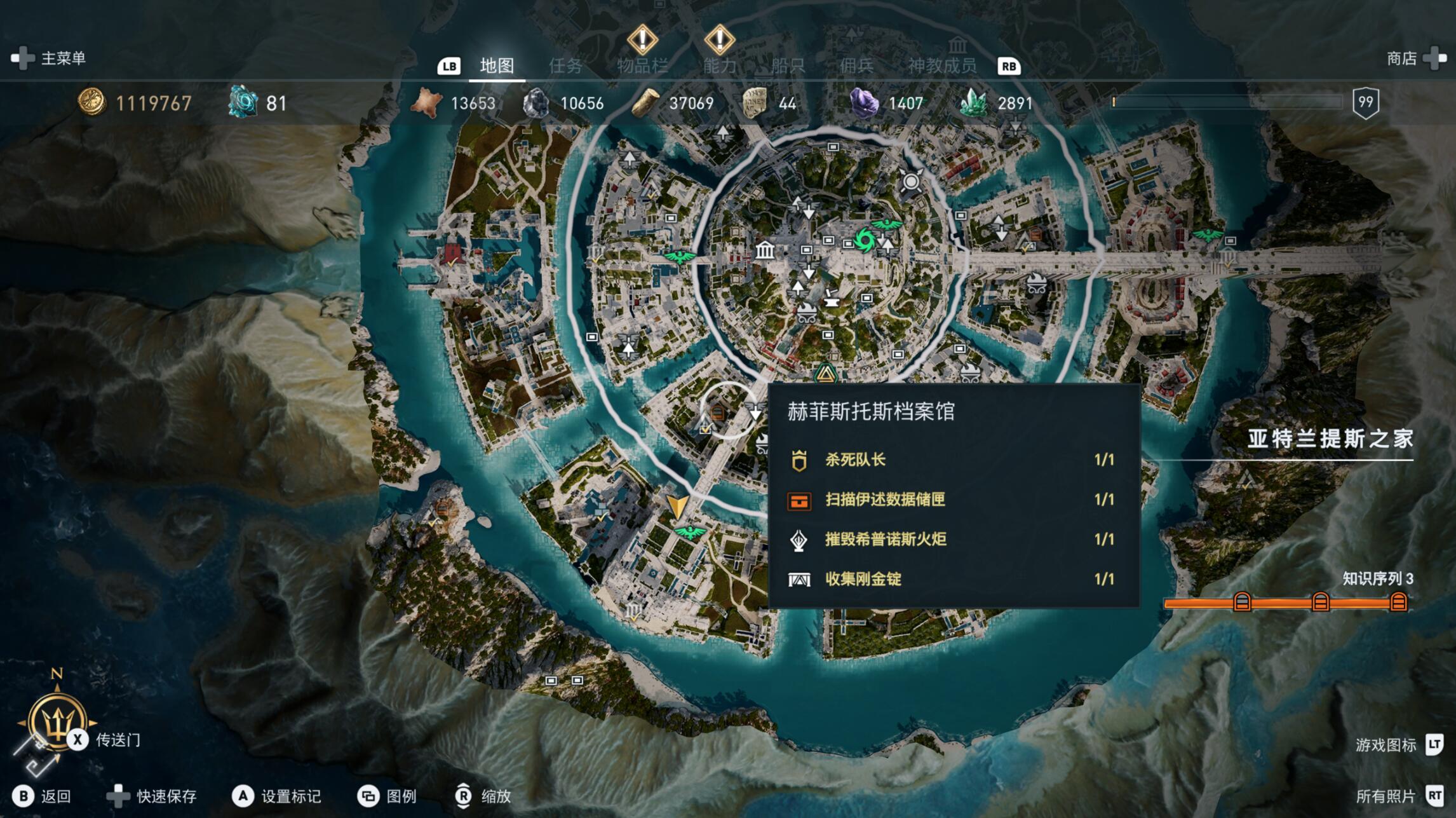Click the temple building marker on map
The image size is (1456, 818).
pos(765,250)
